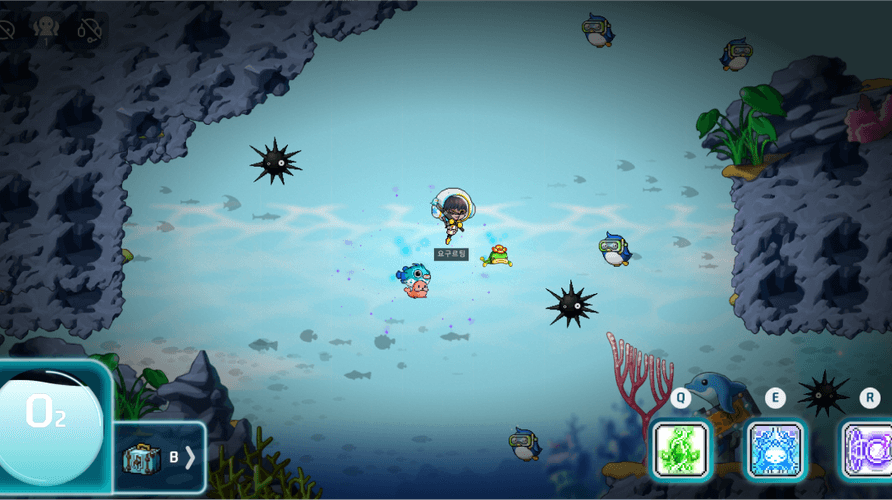Open the blue suitcase bag panel
This screenshot has width=892, height=500.
pyautogui.click(x=142, y=458)
